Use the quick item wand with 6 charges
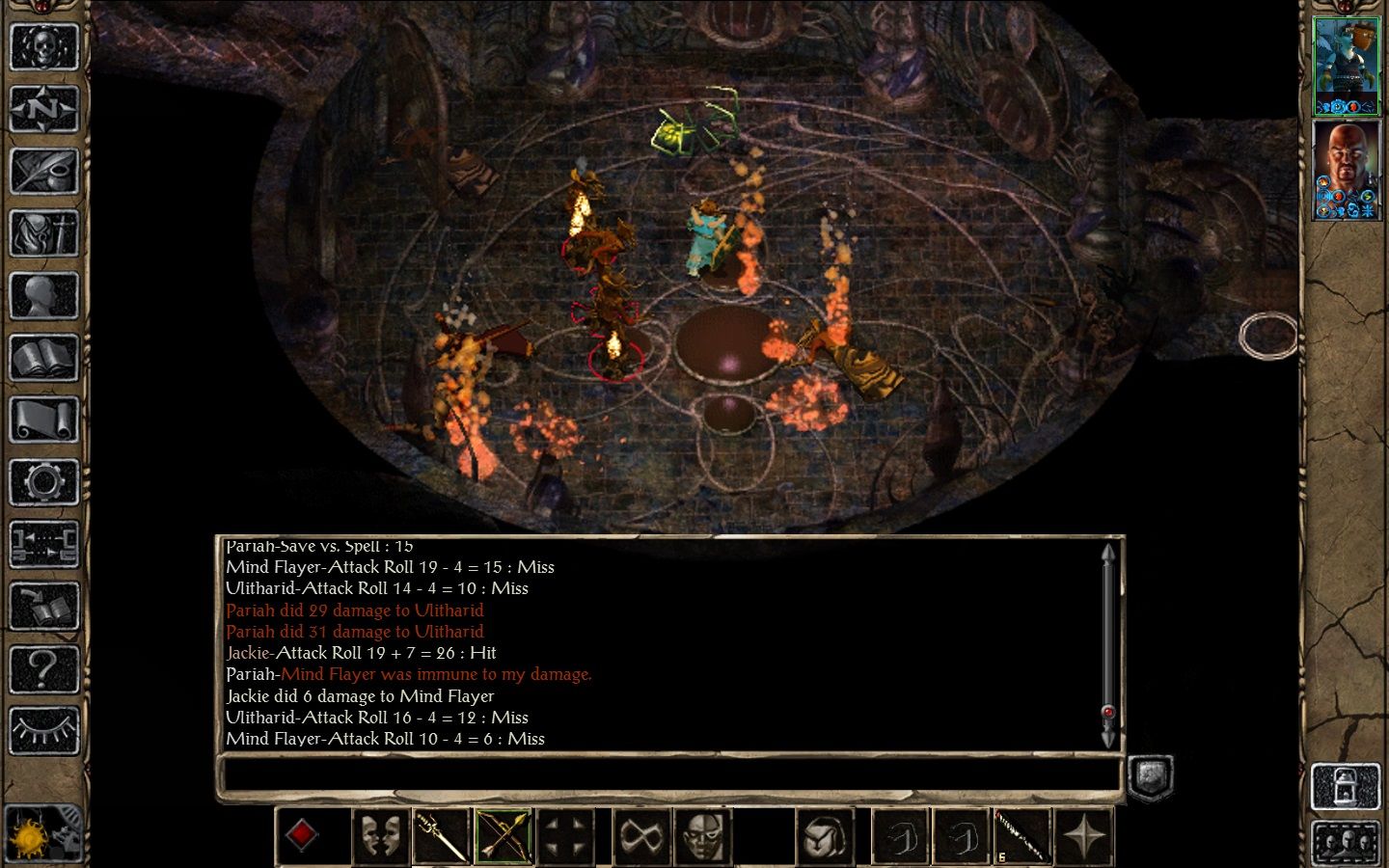 pyautogui.click(x=1022, y=835)
